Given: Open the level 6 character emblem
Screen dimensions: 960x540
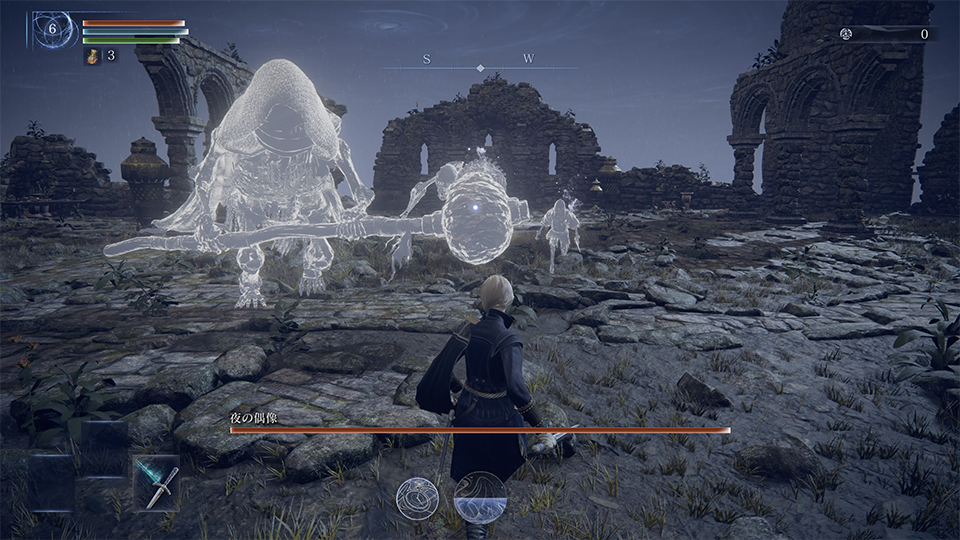Looking at the screenshot, I should tap(53, 30).
